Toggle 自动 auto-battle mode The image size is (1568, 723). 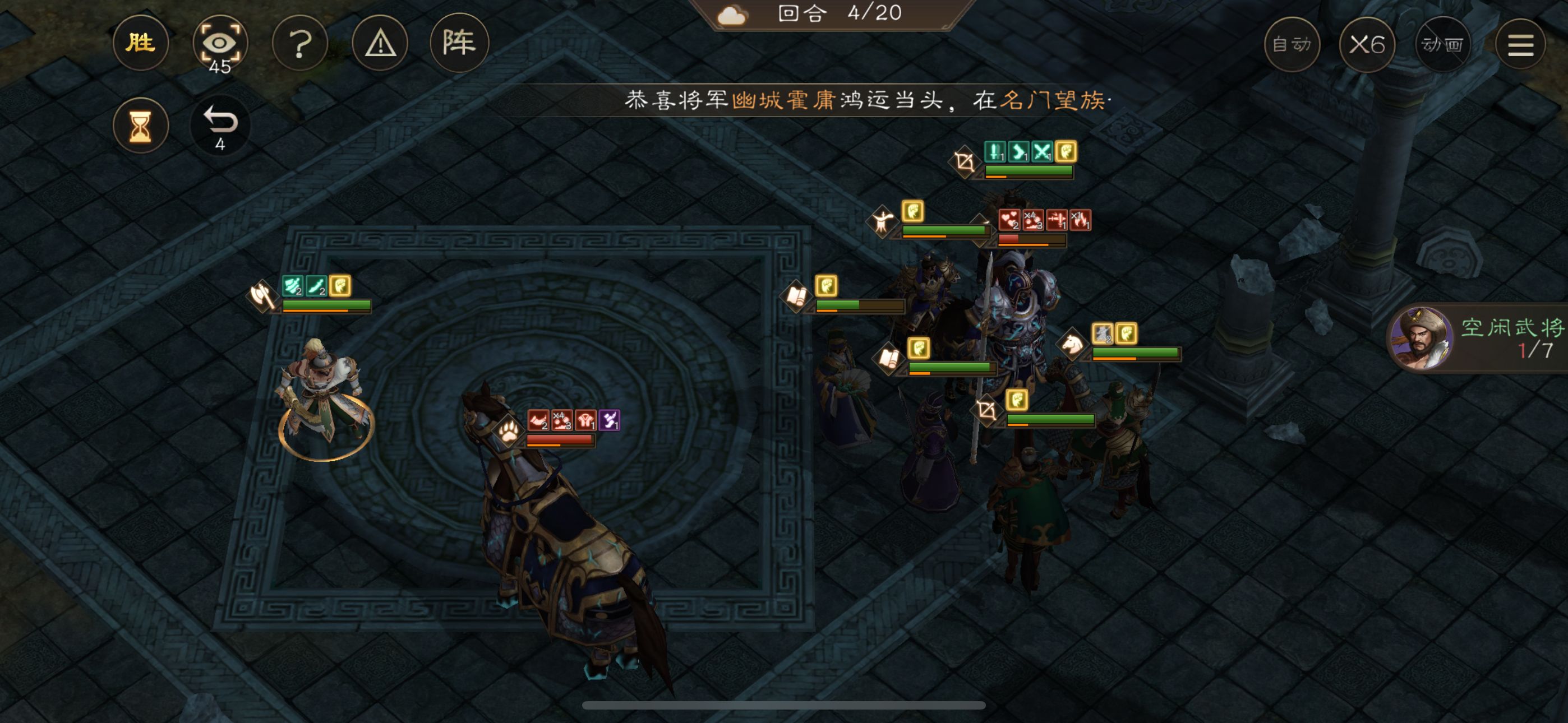[x=1292, y=43]
